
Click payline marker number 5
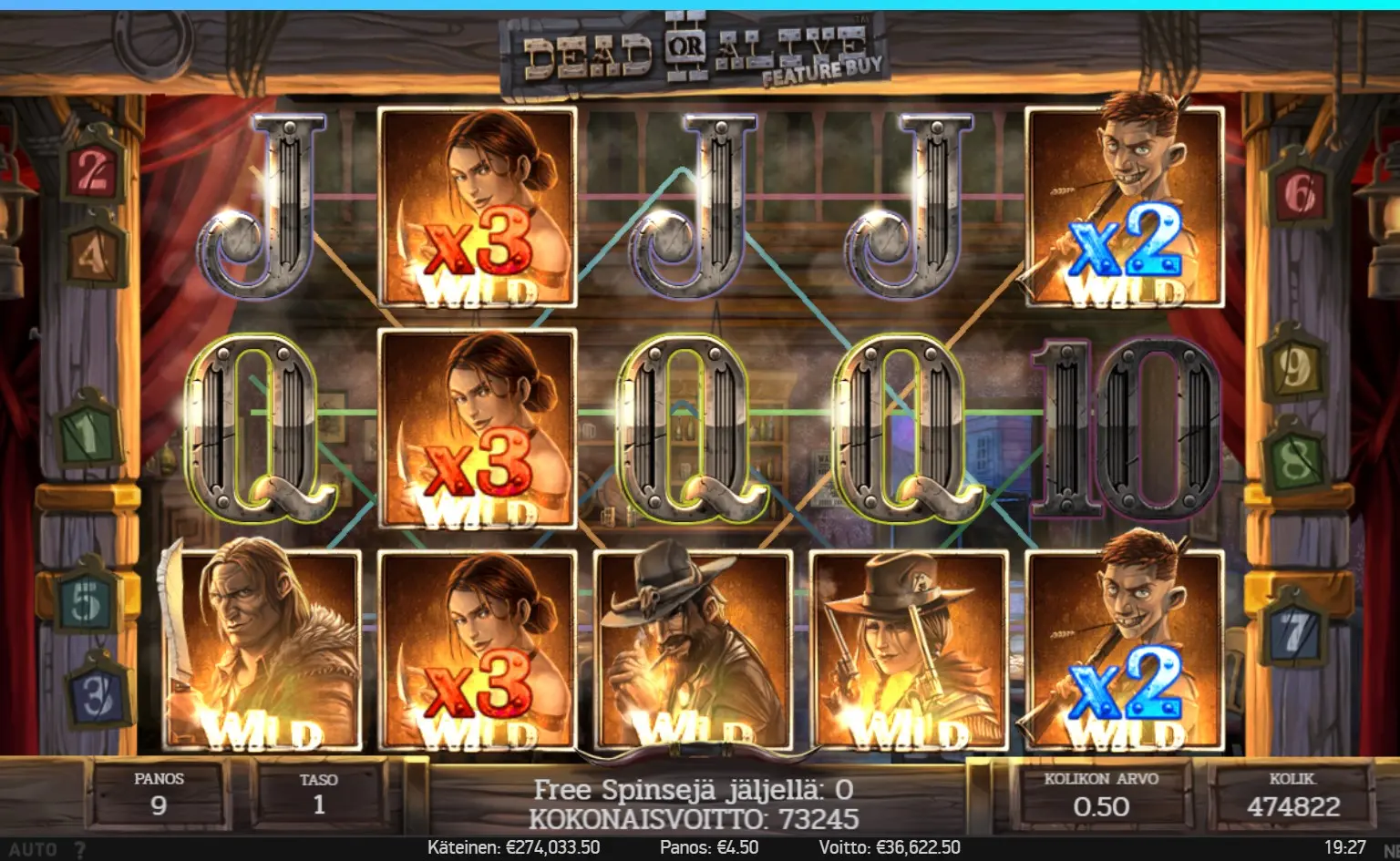[x=85, y=602]
